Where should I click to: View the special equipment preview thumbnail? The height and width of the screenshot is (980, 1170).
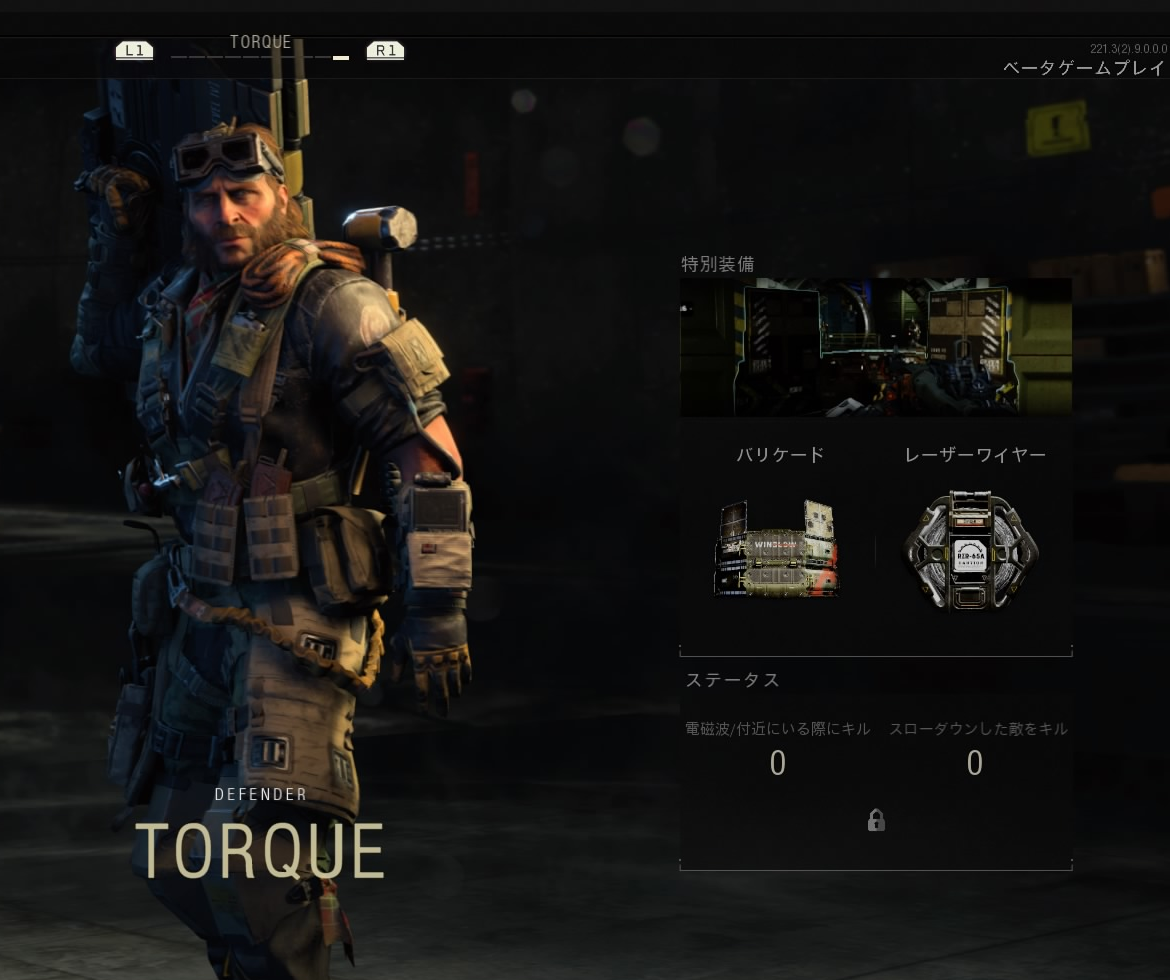875,347
